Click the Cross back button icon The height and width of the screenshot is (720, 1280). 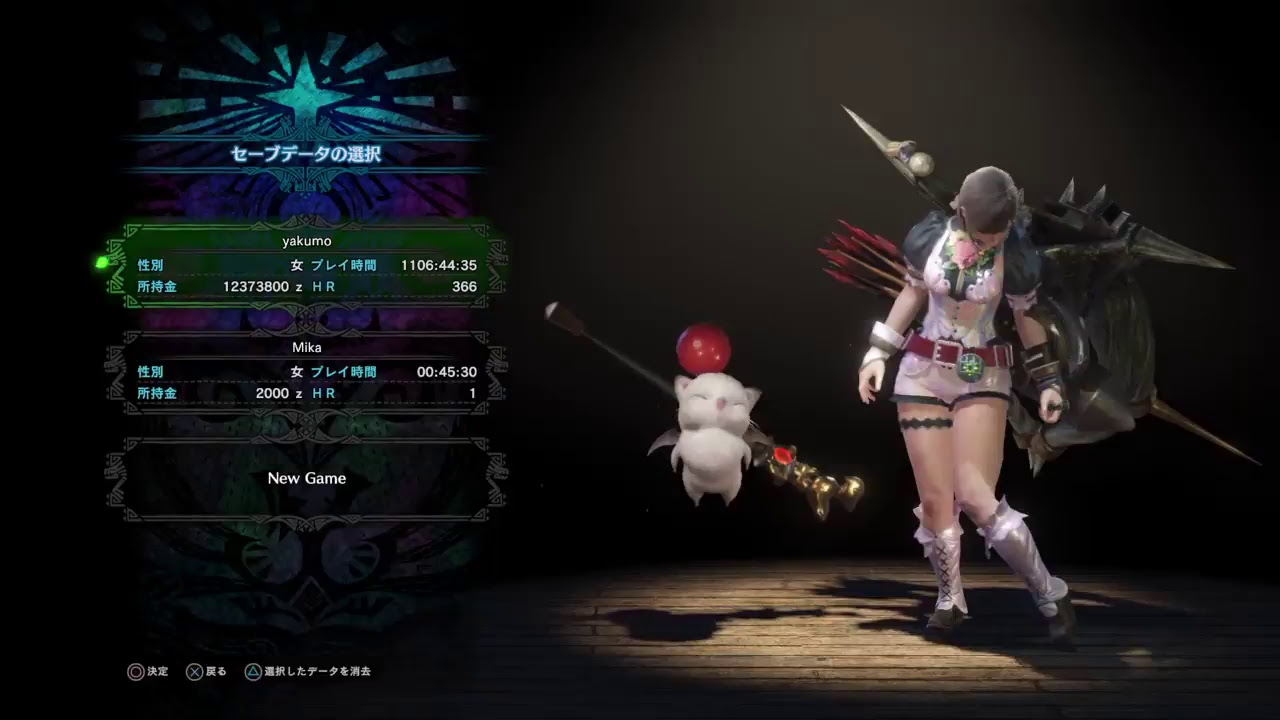click(x=194, y=671)
